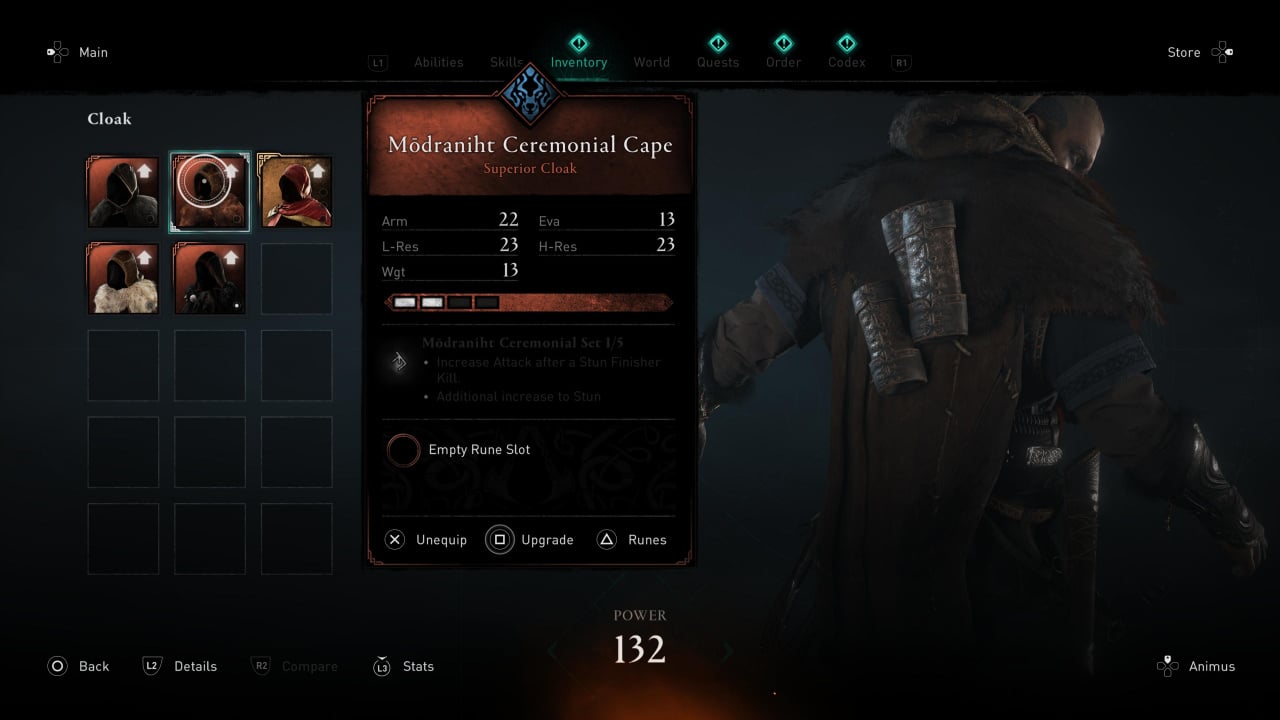
Task: Upgrade the equipped cloak
Action: pyautogui.click(x=531, y=540)
